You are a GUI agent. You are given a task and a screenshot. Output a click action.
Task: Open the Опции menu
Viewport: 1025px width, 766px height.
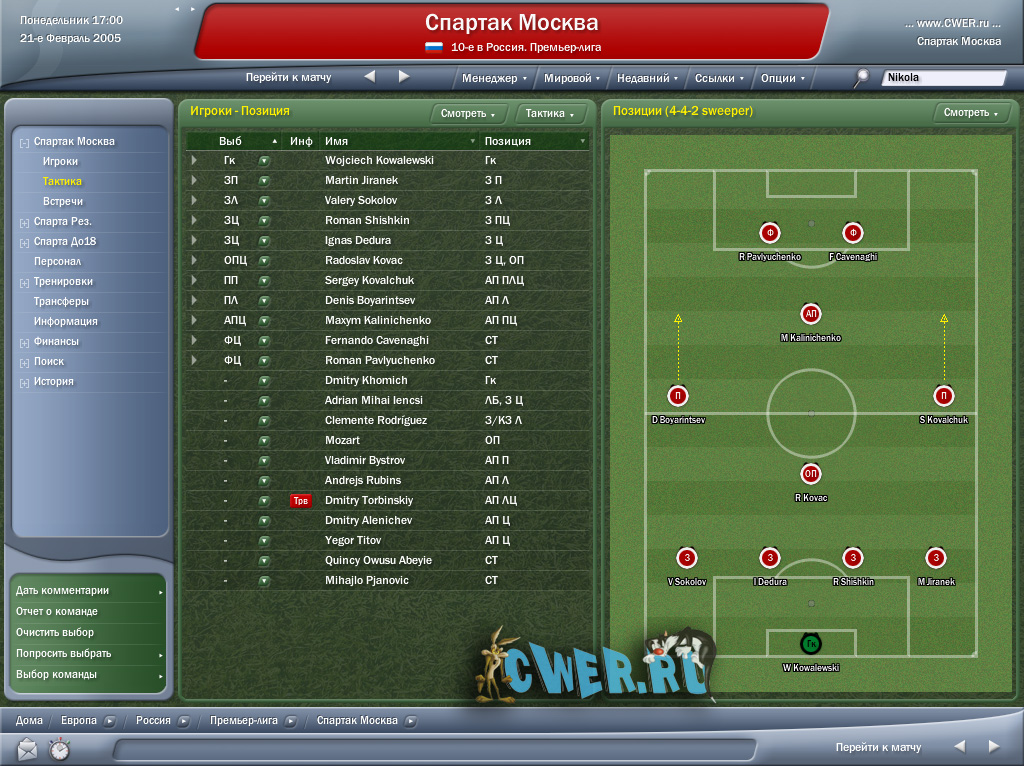tap(782, 78)
